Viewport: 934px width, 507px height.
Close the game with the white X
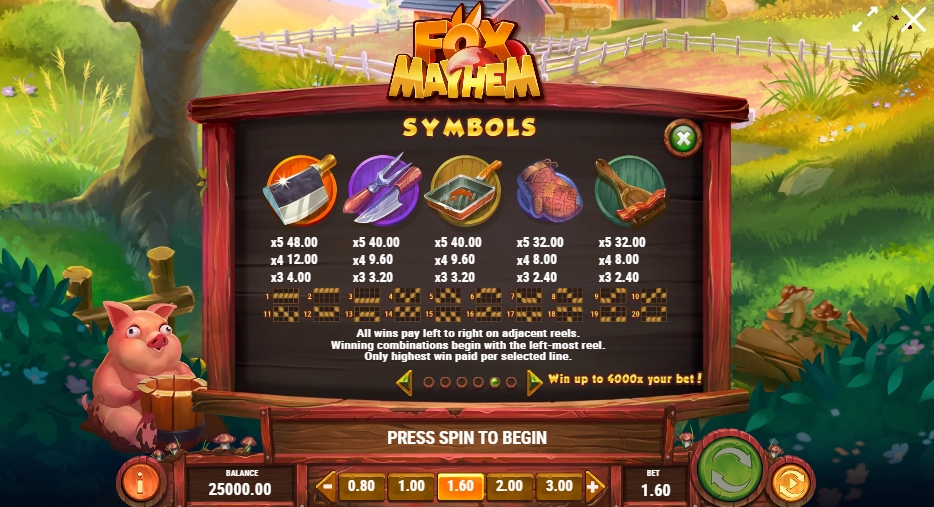point(913,19)
